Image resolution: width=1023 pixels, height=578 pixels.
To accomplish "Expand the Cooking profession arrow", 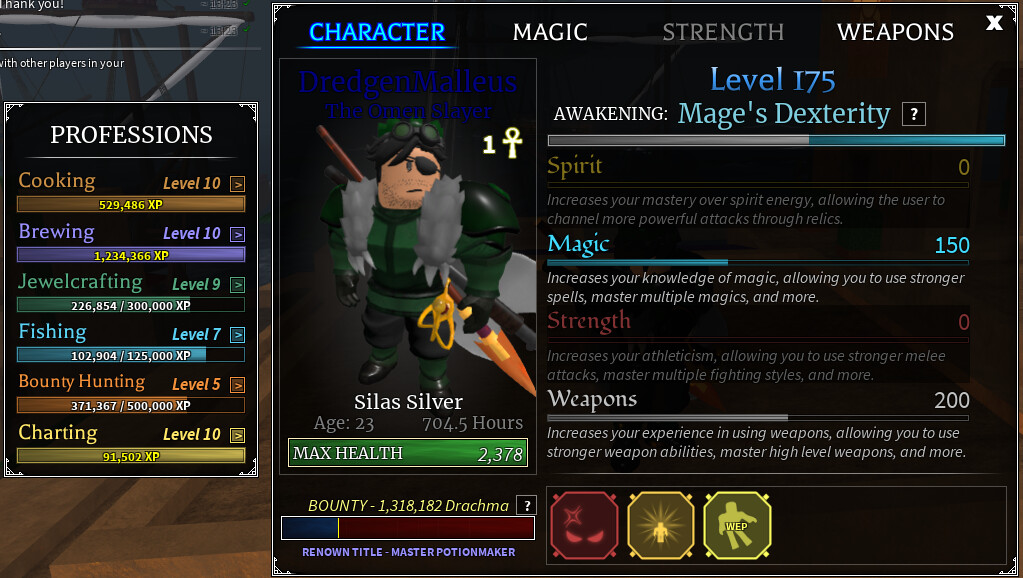I will pos(237,184).
